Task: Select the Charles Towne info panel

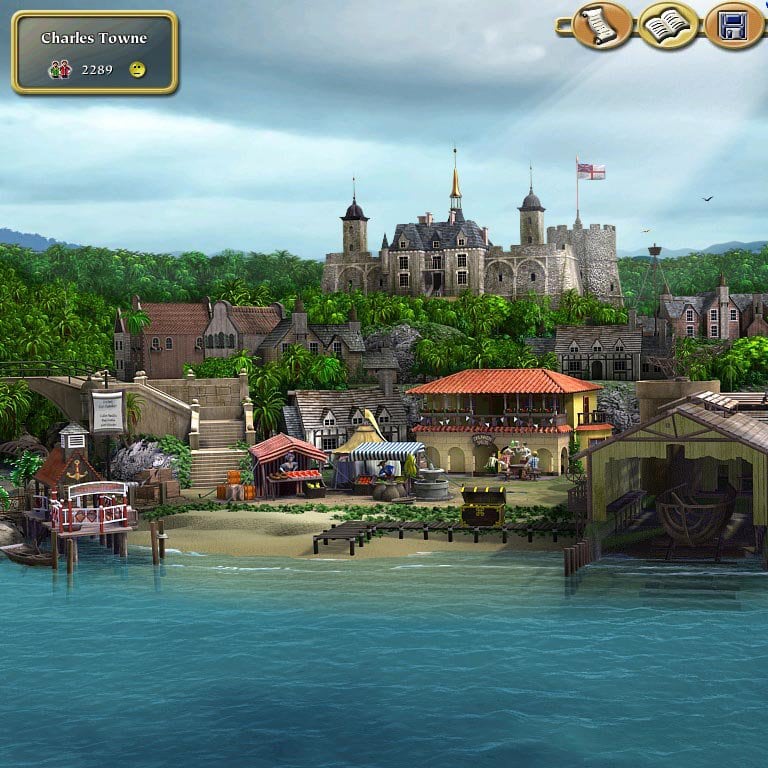Action: 94,53
